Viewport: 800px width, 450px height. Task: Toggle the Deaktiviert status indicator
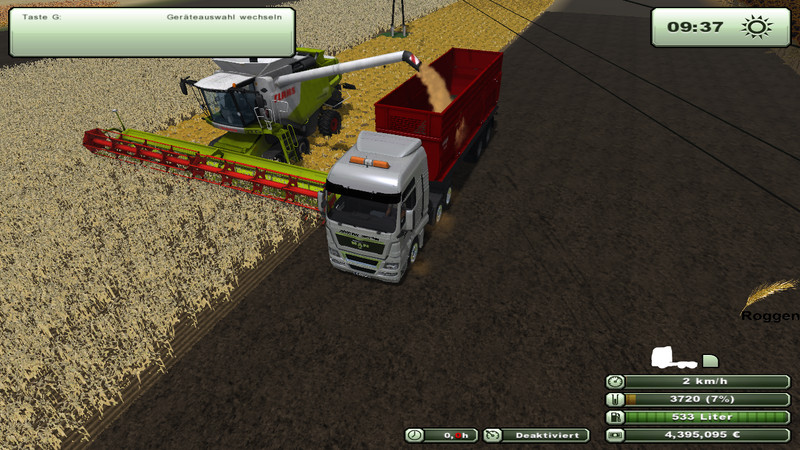(536, 435)
